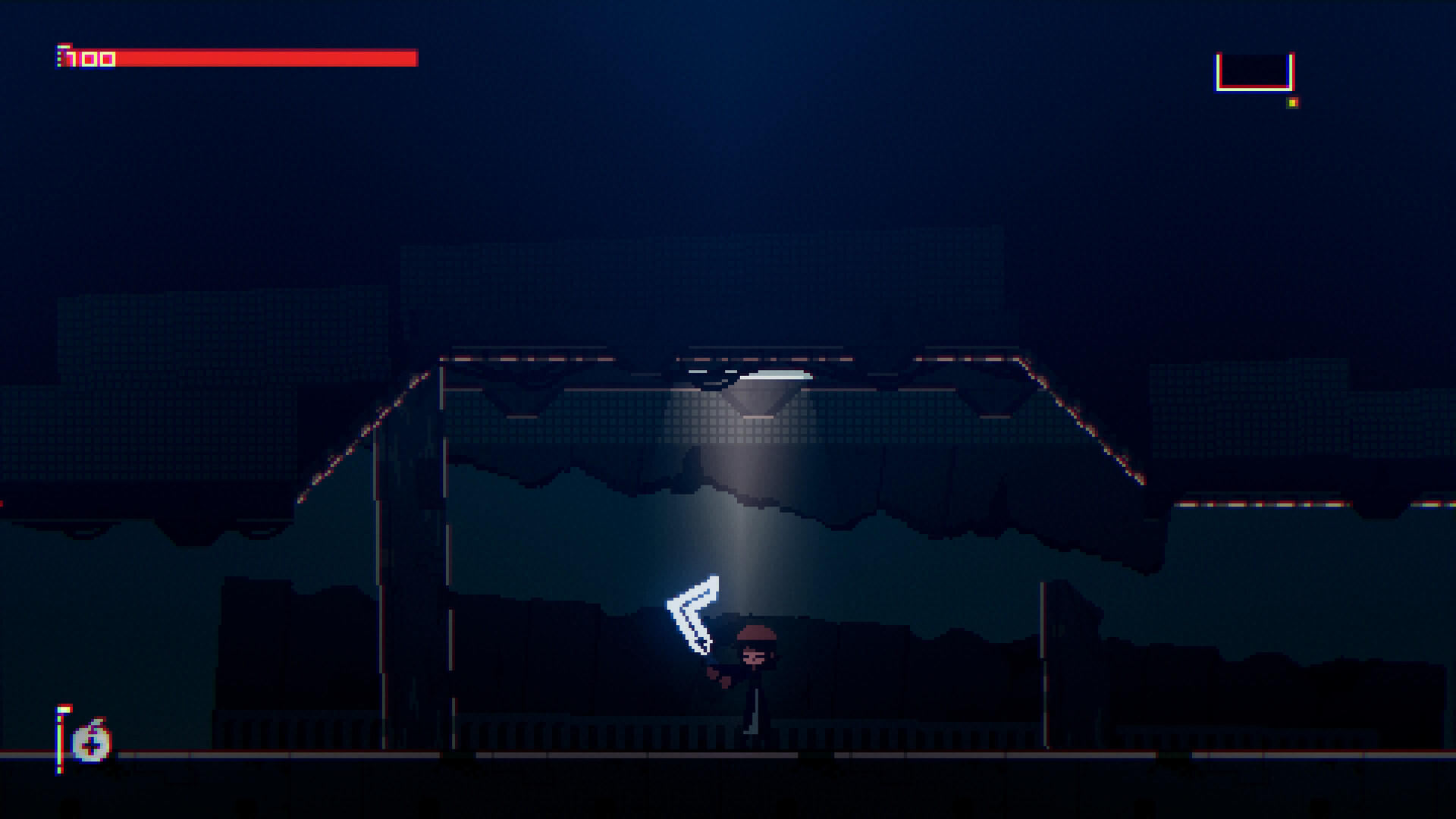Image resolution: width=1456 pixels, height=819 pixels.
Task: Click the small vertical gauge beside the pouch
Action: tap(59, 739)
